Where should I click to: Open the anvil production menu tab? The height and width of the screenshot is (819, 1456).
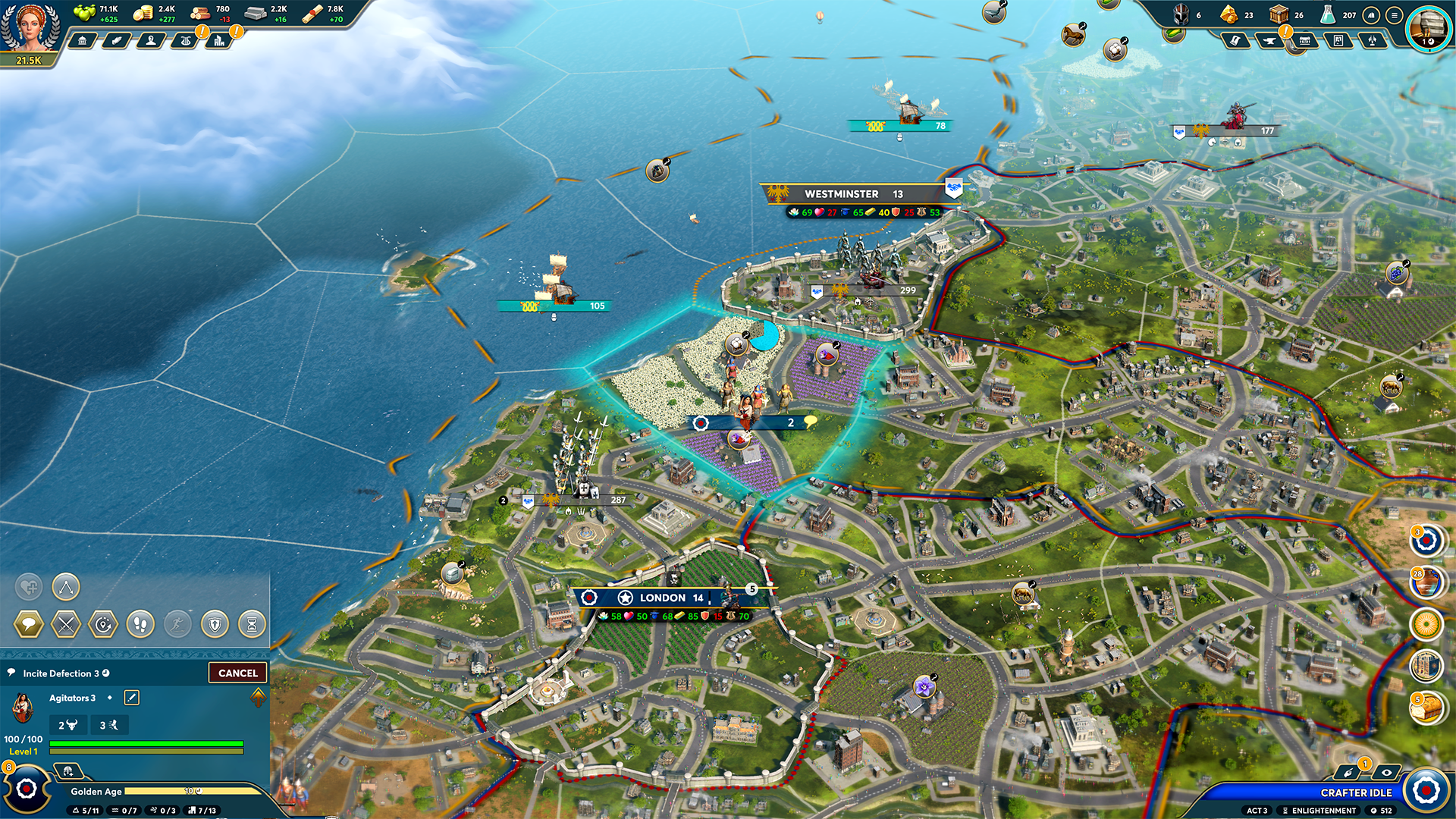click(x=1269, y=40)
